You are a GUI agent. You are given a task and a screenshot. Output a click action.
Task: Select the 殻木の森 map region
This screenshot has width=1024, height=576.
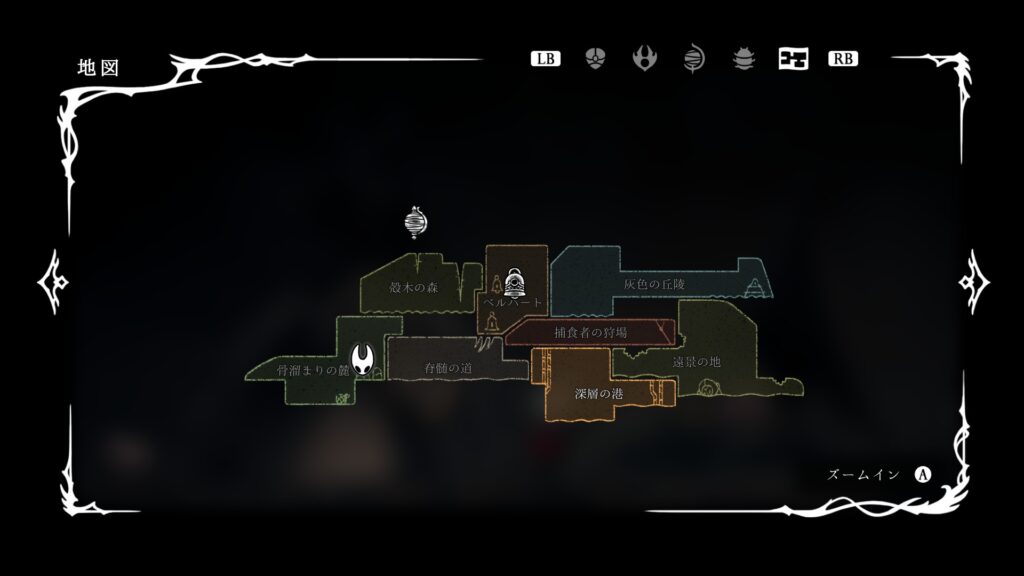pyautogui.click(x=414, y=287)
